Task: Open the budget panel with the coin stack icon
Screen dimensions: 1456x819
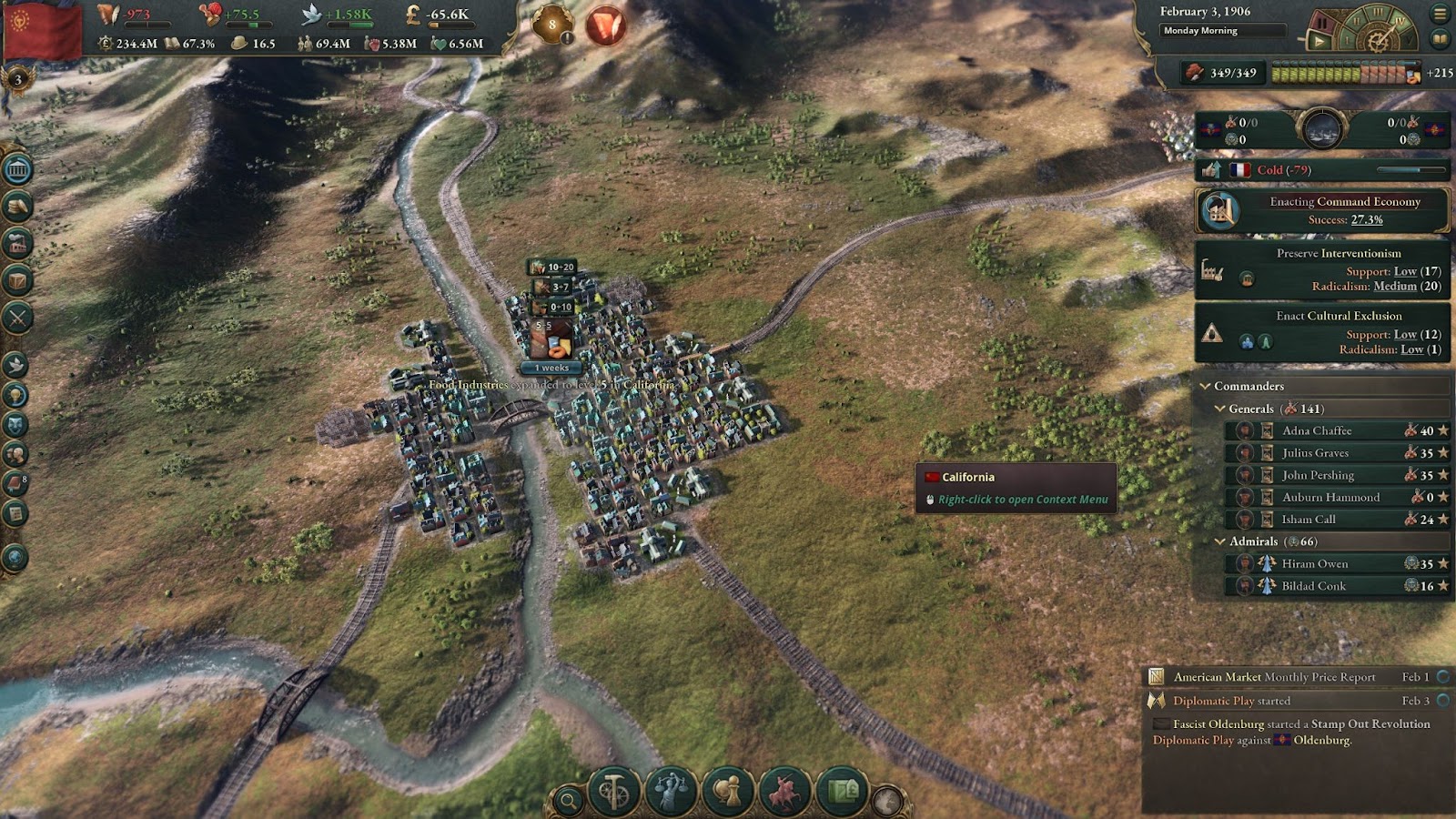Action: click(x=18, y=207)
